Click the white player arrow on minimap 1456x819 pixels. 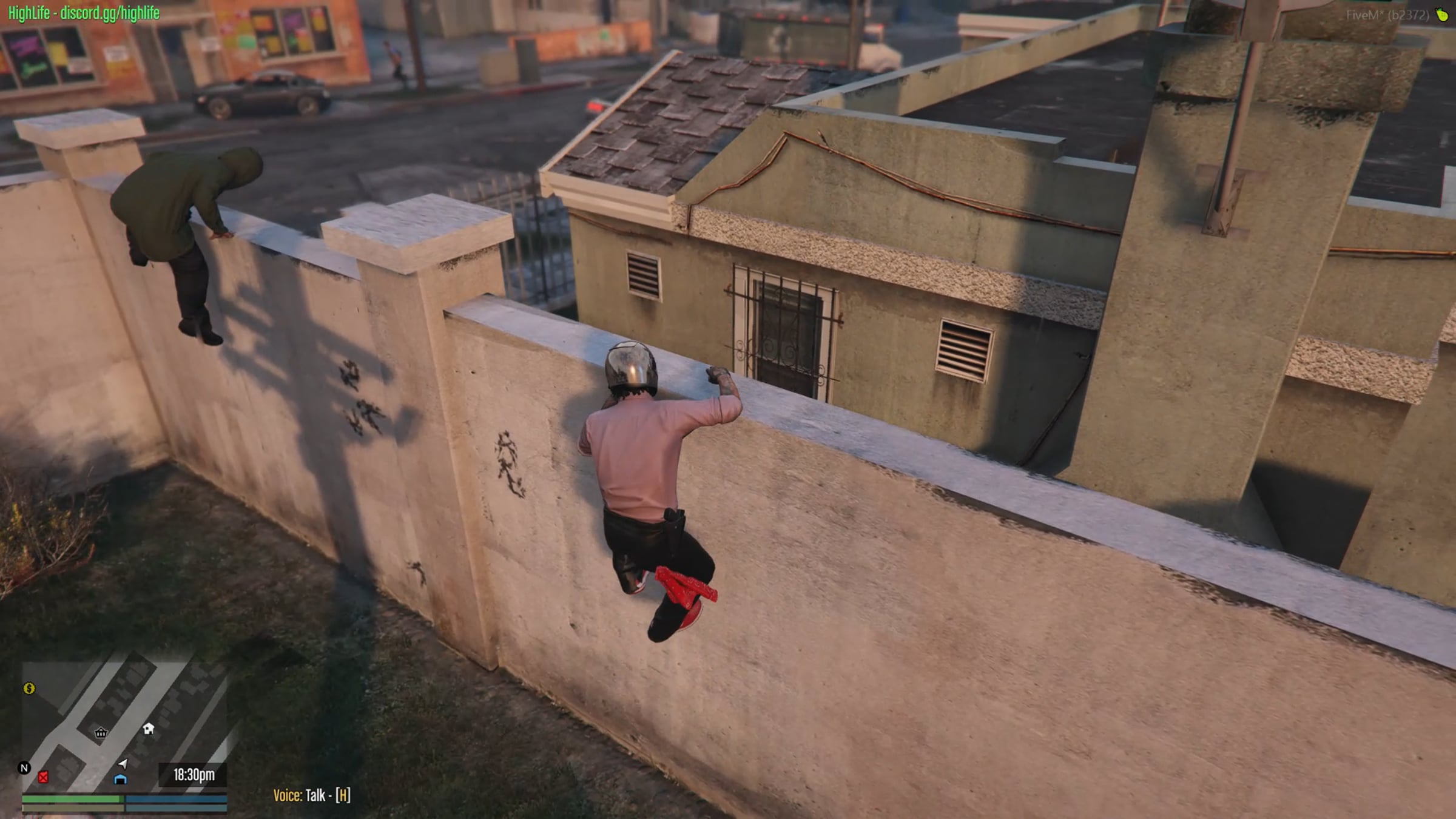click(123, 763)
